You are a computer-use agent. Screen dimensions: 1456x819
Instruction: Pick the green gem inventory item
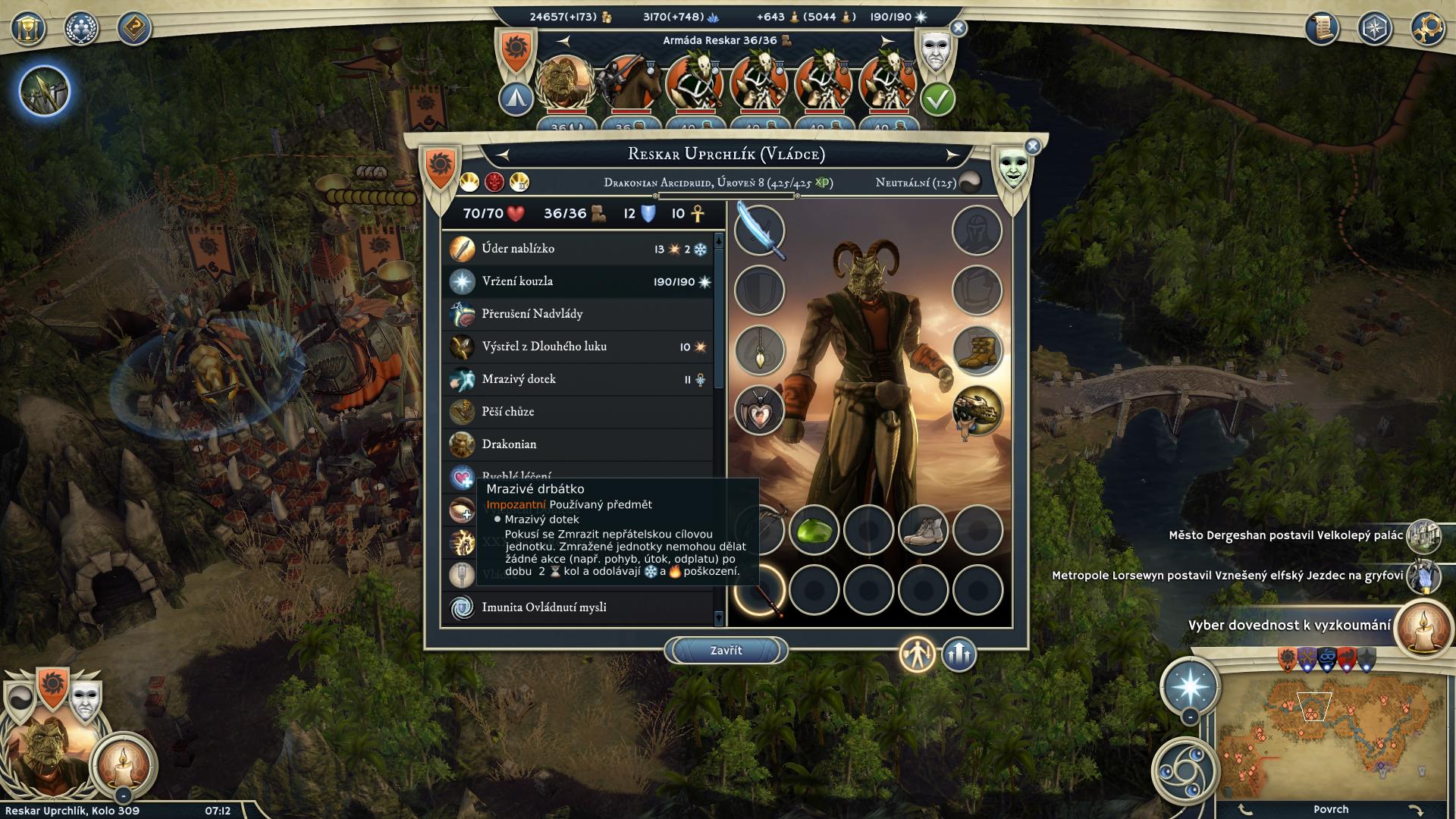click(814, 530)
